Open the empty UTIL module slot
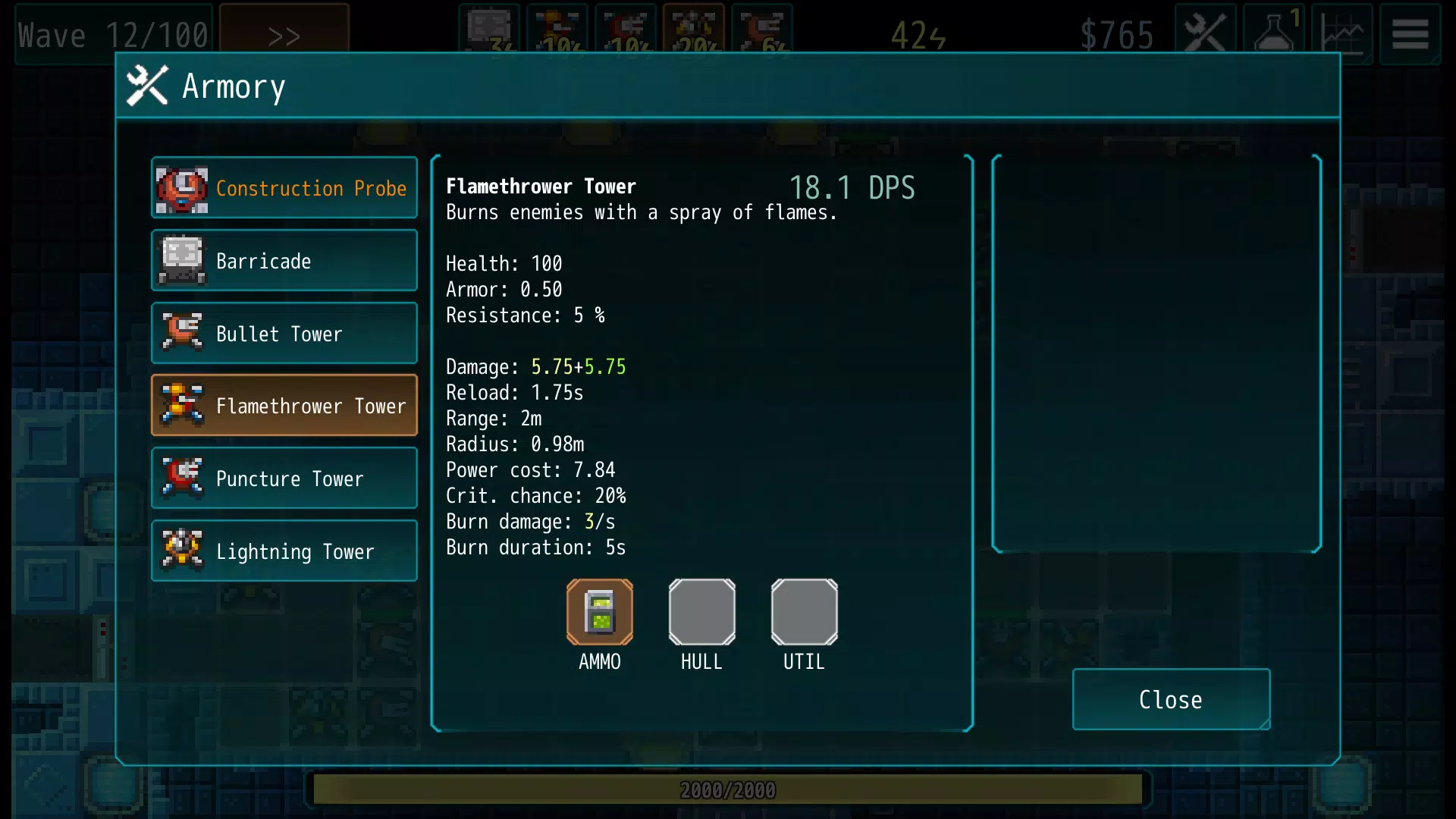Screen dimensions: 1456x819 pos(804,612)
